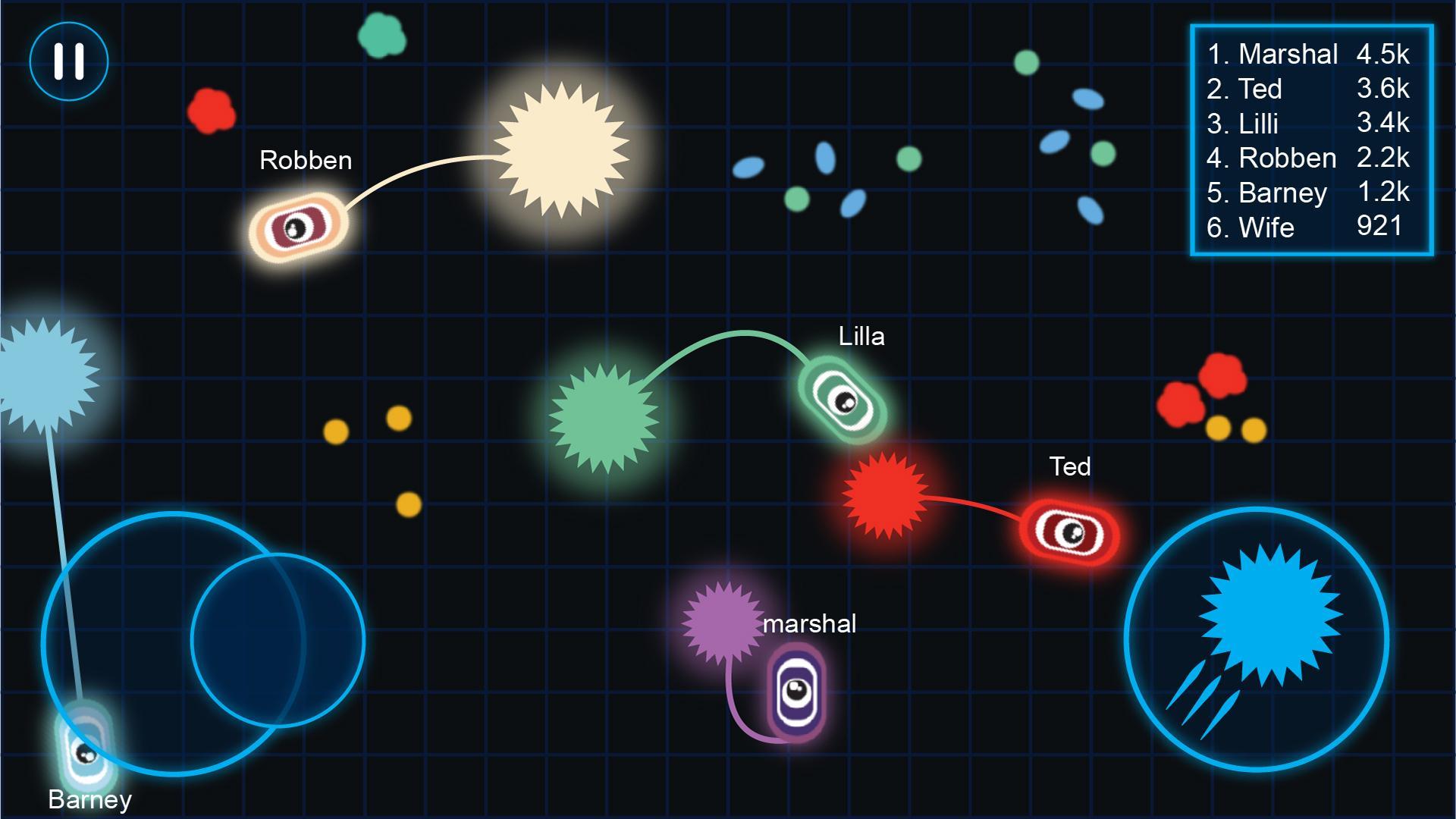1456x819 pixels.
Task: Click the pause button in top-left corner
Action: click(x=68, y=61)
